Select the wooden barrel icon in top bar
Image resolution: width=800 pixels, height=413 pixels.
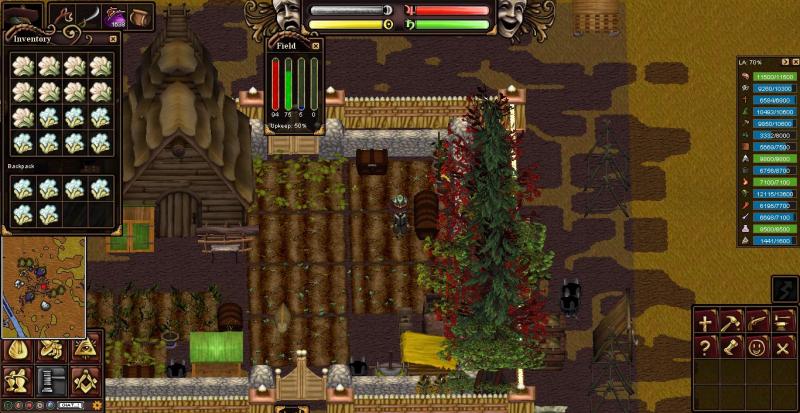(x=140, y=16)
